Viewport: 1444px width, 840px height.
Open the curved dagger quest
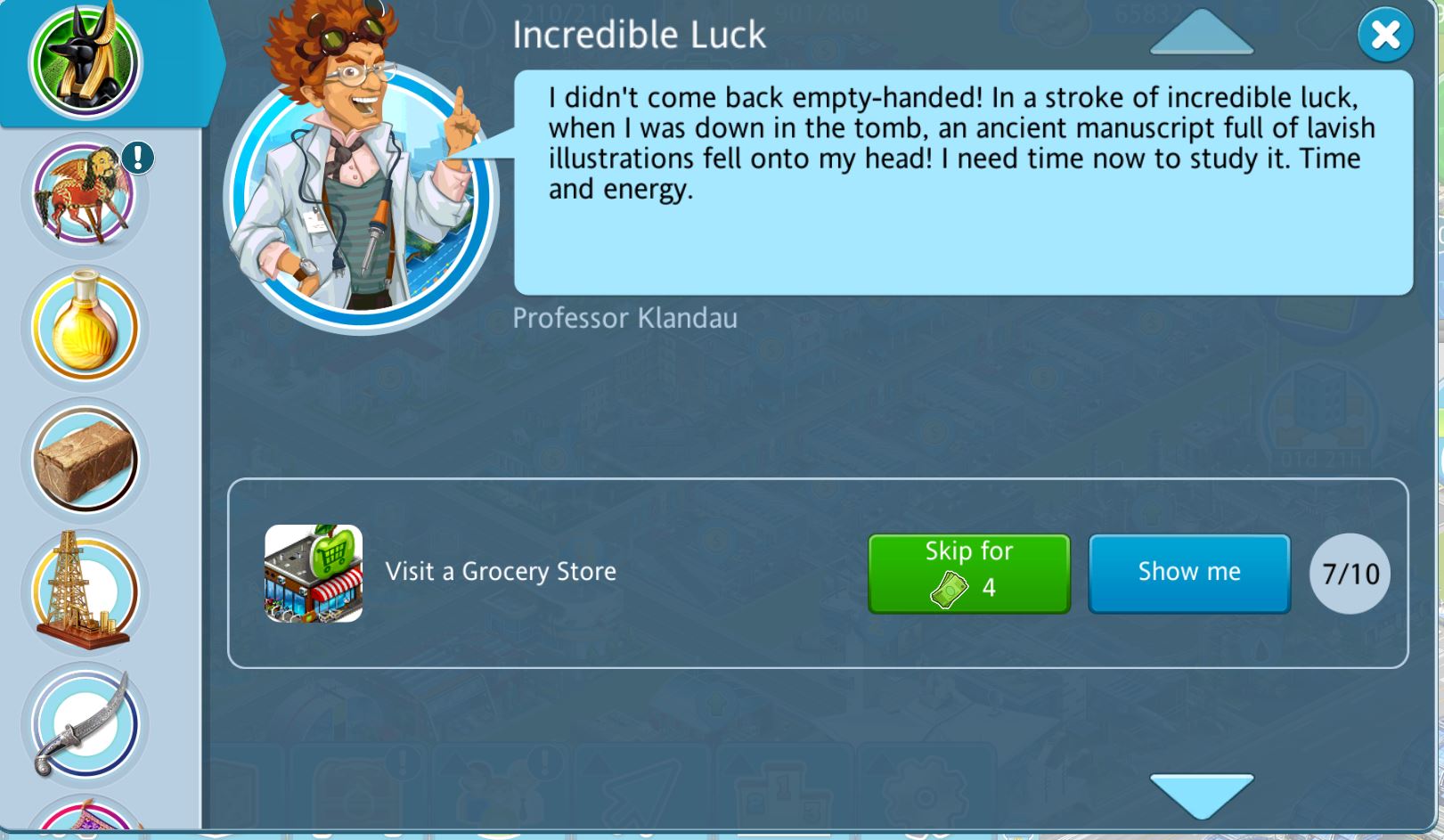click(86, 723)
